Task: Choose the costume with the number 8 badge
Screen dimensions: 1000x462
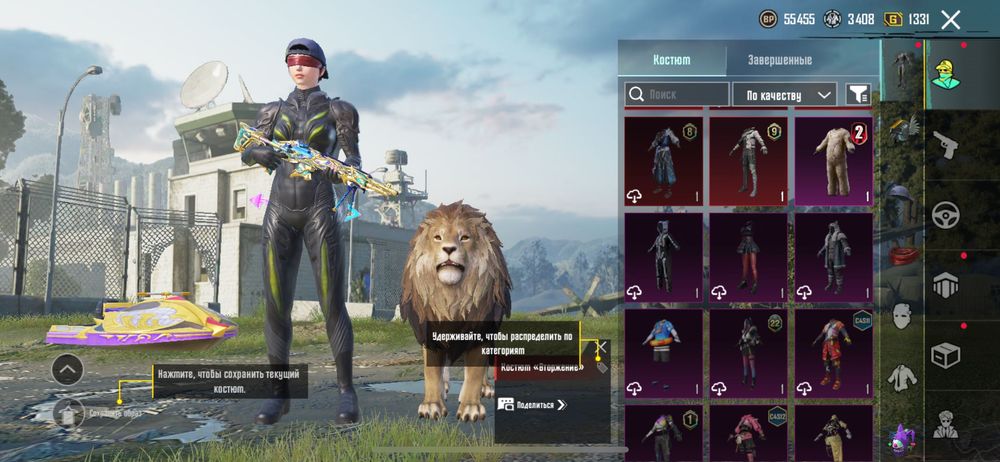Action: pos(664,160)
